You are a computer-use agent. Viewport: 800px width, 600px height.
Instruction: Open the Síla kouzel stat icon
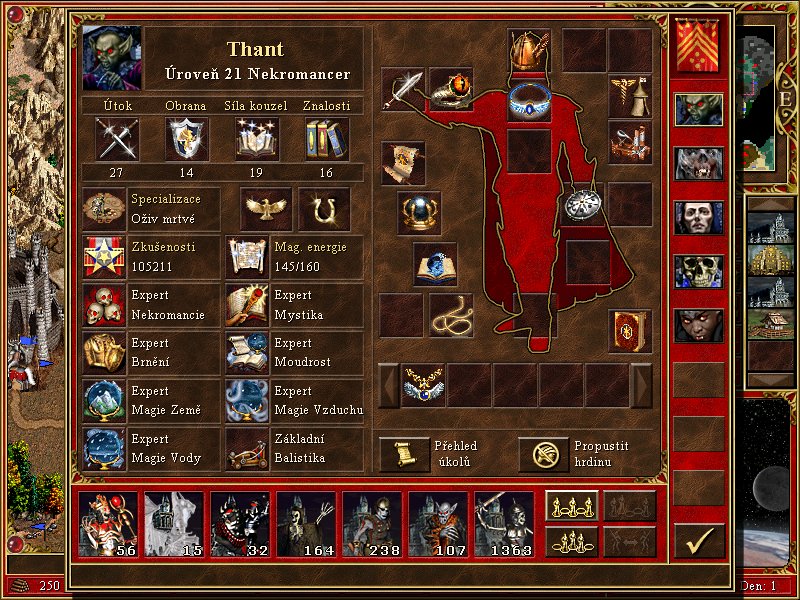pyautogui.click(x=256, y=138)
